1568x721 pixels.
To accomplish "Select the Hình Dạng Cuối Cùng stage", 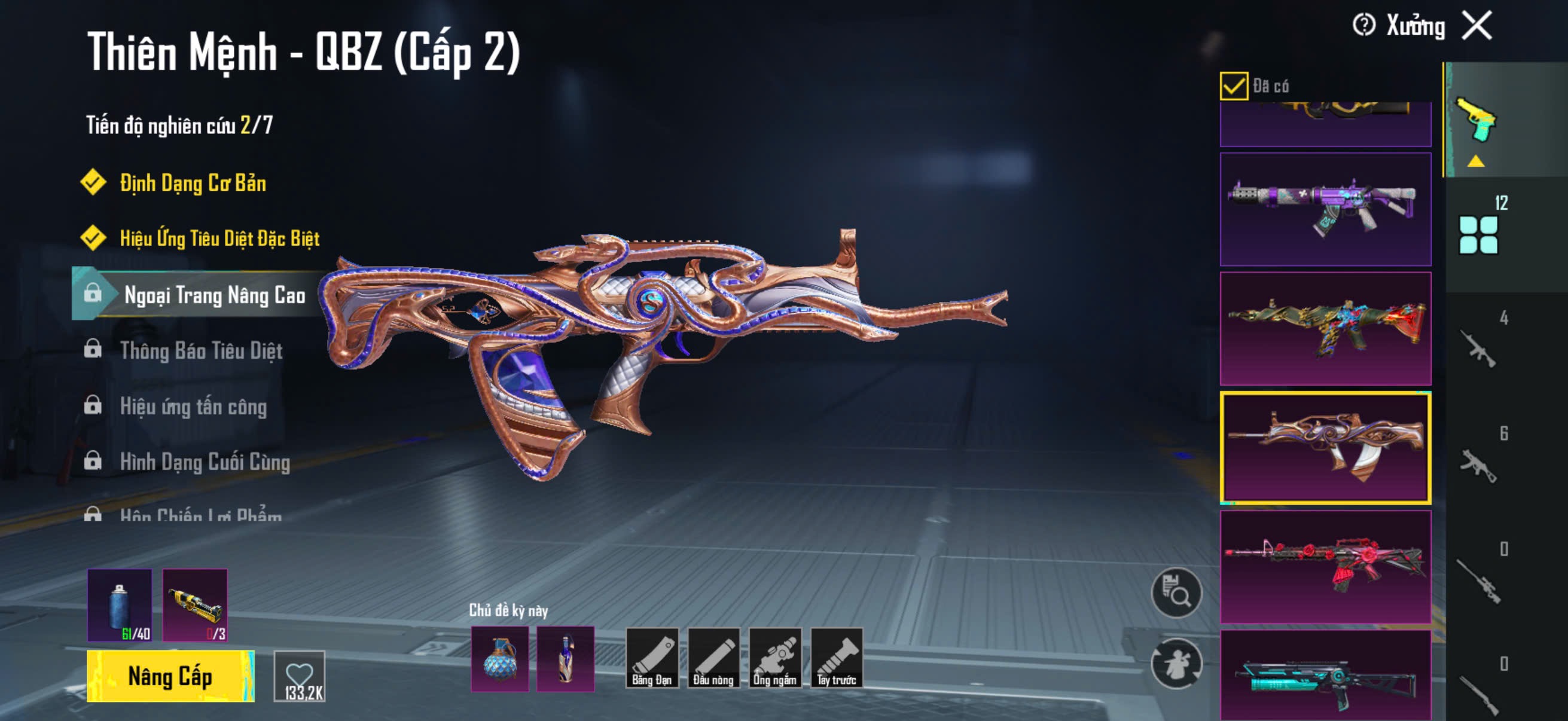I will pos(205,462).
